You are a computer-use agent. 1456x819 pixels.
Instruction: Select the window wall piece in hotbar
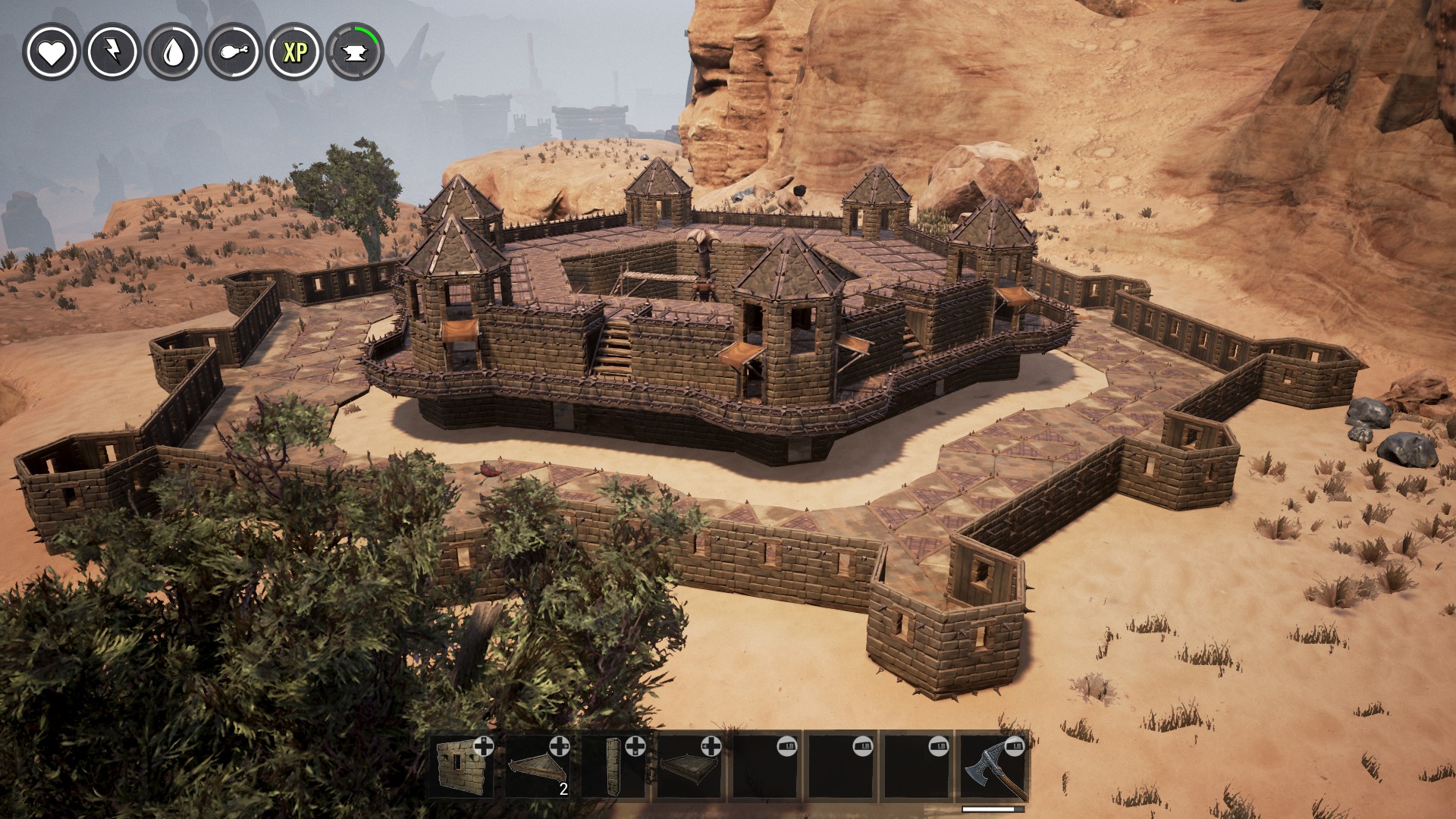[463, 766]
